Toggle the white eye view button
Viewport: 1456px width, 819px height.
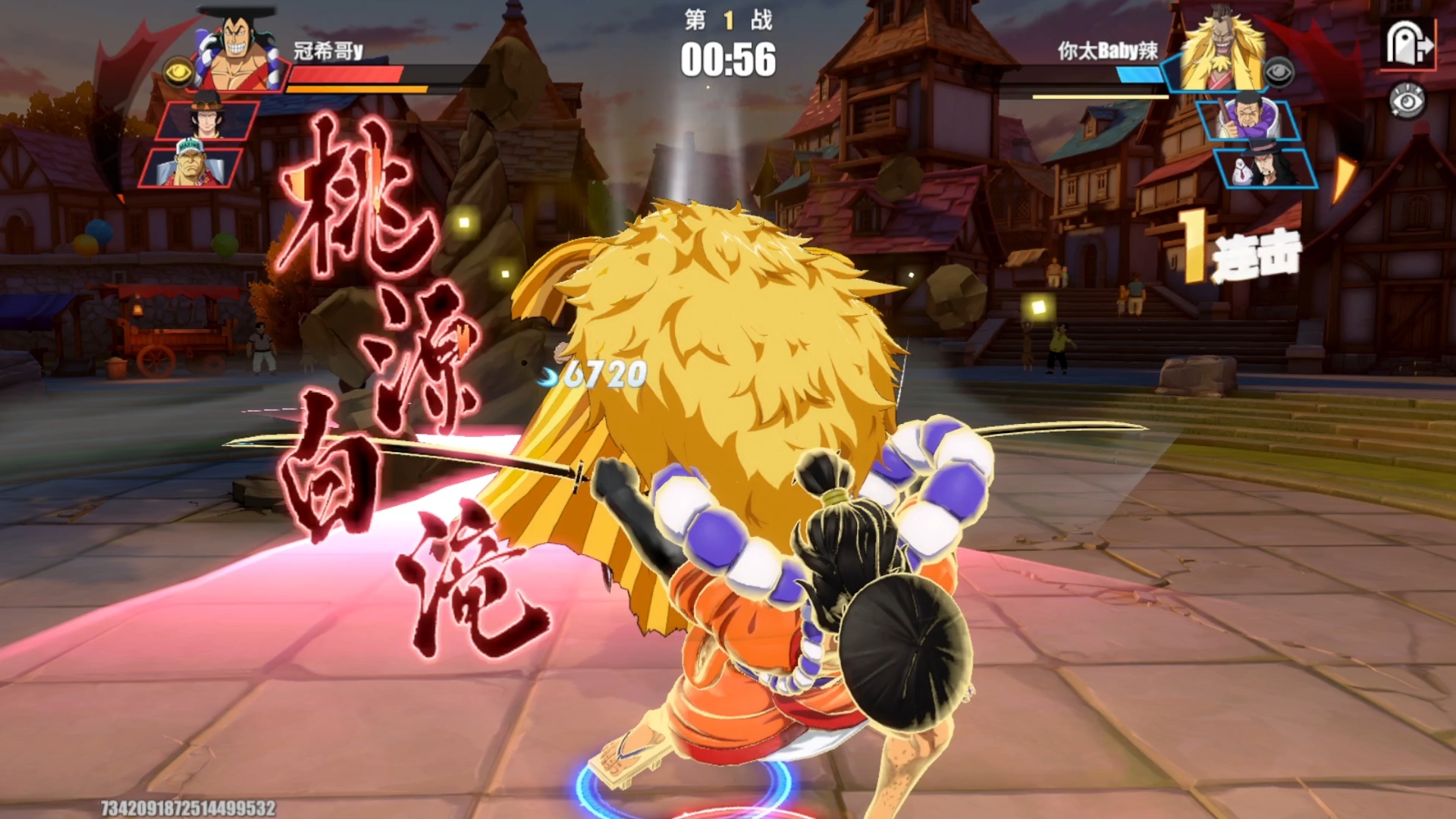[1407, 102]
